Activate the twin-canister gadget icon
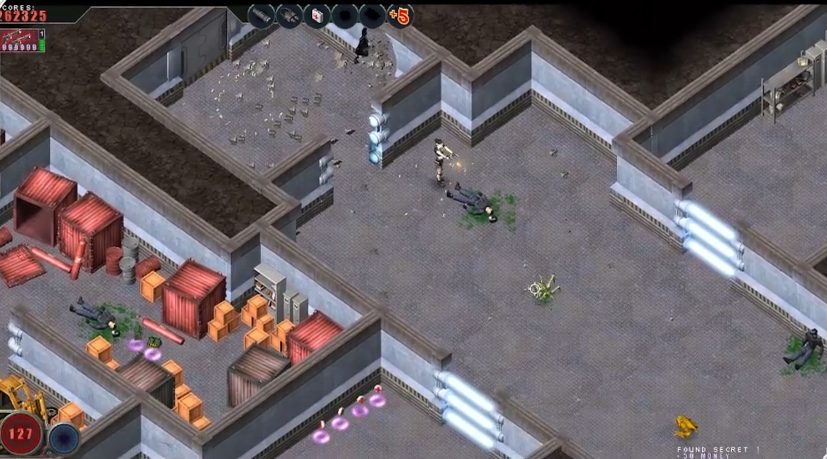 coord(290,16)
